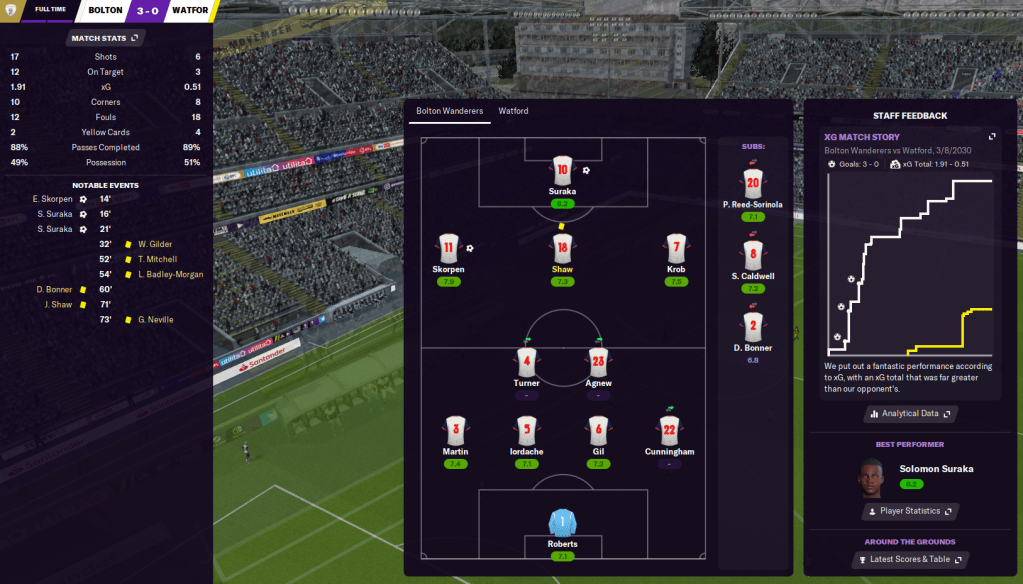Open the Analytical Data view
Viewport: 1023px width, 584px height.
tap(910, 413)
